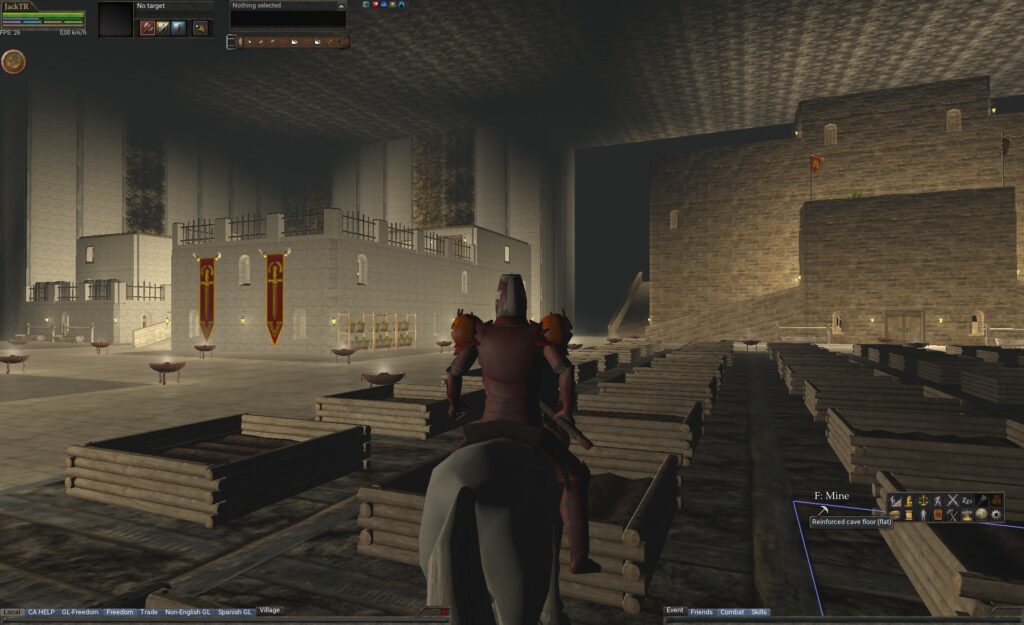The image size is (1024, 625).
Task: Open the golden scales icon
Action: coord(924,500)
